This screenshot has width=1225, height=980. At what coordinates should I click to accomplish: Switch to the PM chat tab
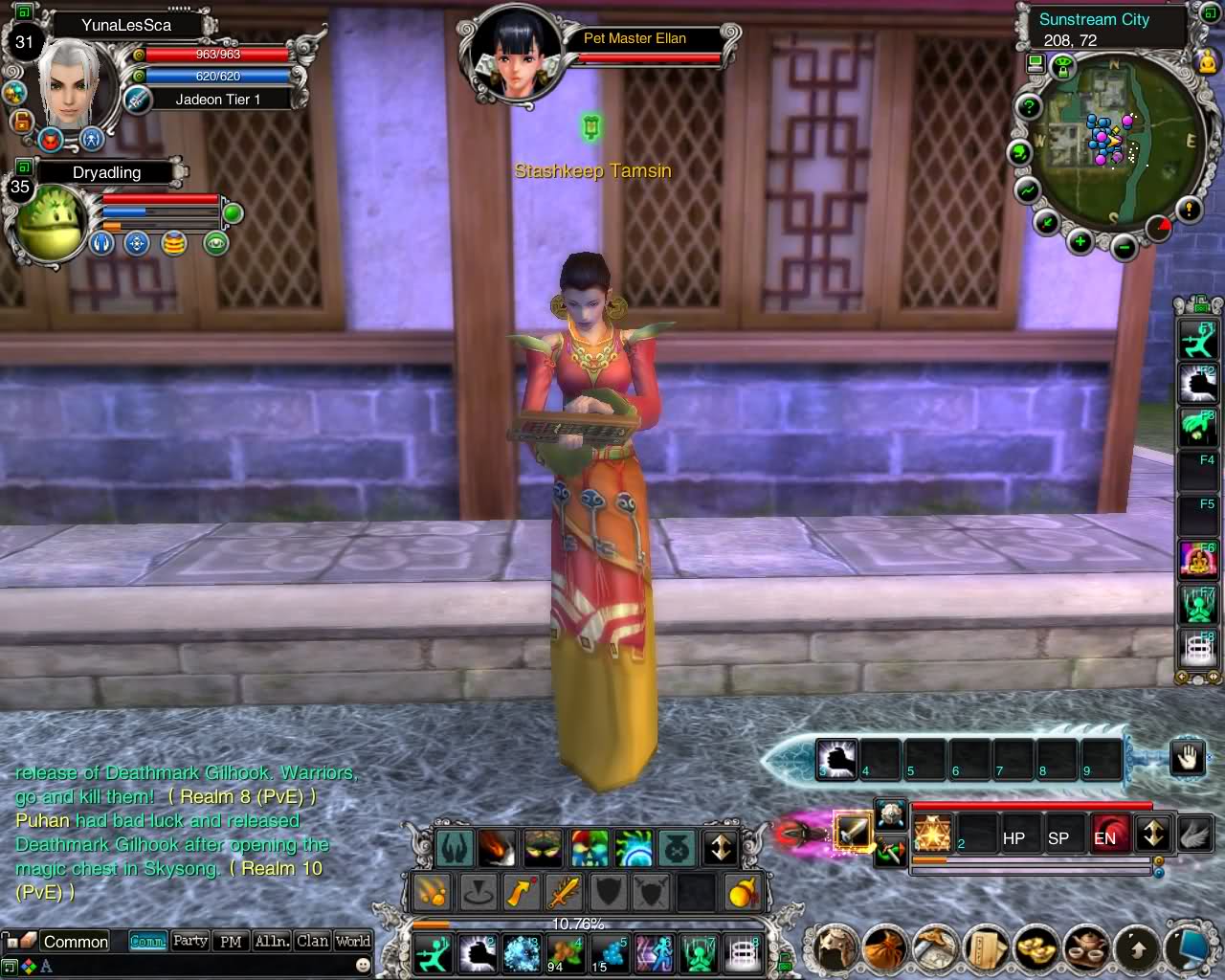(x=231, y=941)
